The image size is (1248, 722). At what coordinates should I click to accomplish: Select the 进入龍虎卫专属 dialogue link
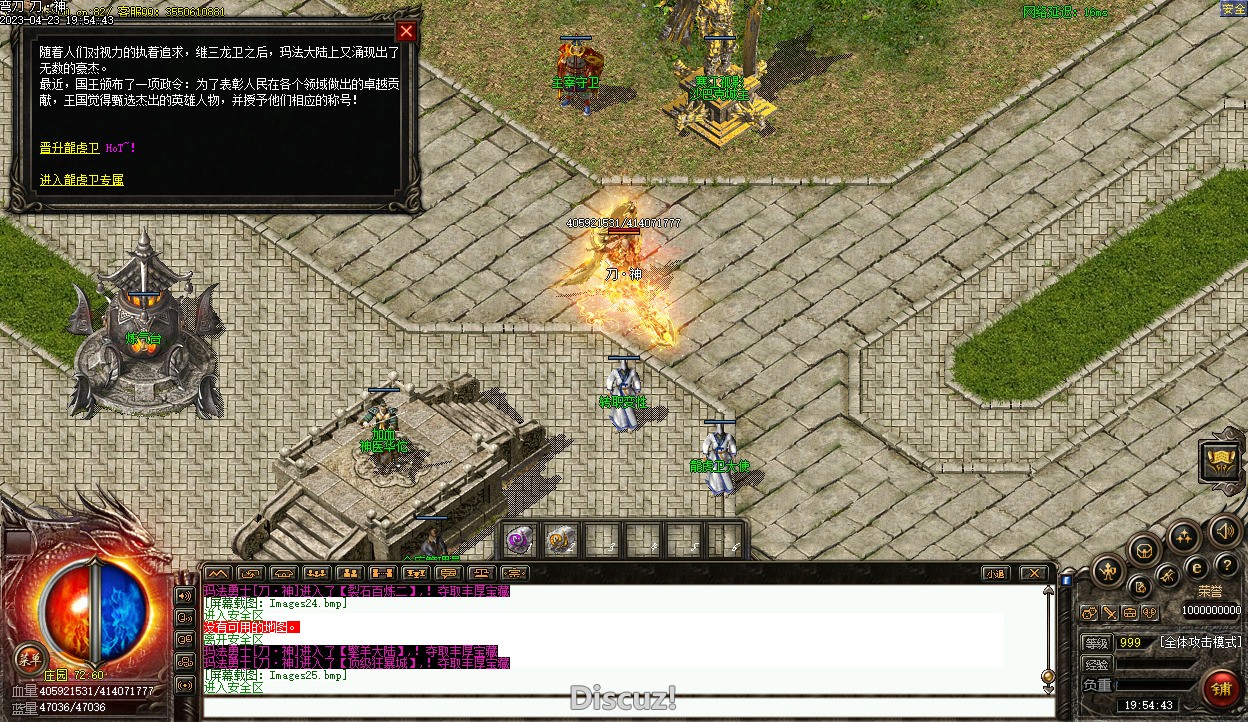82,180
